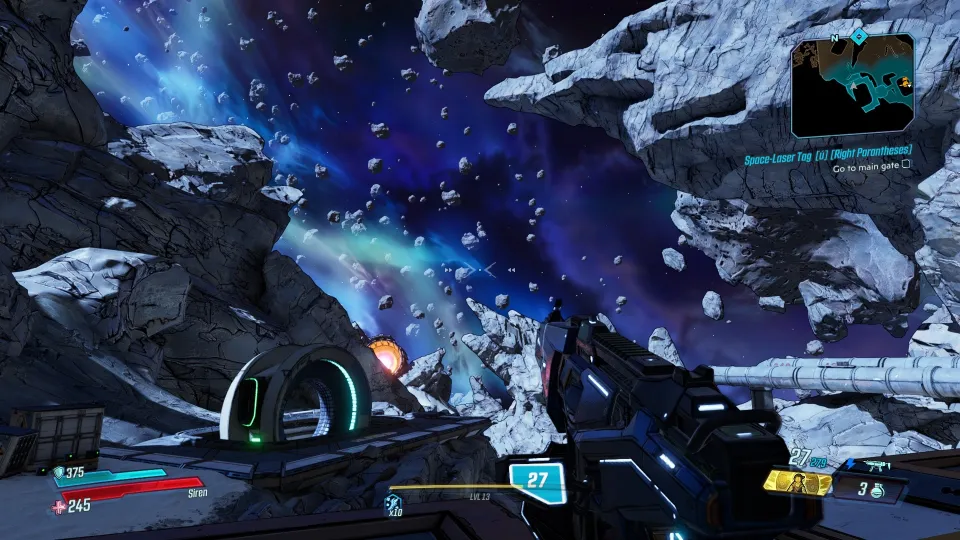The width and height of the screenshot is (960, 540).
Task: Click the red health cross icon
Action: [x=57, y=505]
